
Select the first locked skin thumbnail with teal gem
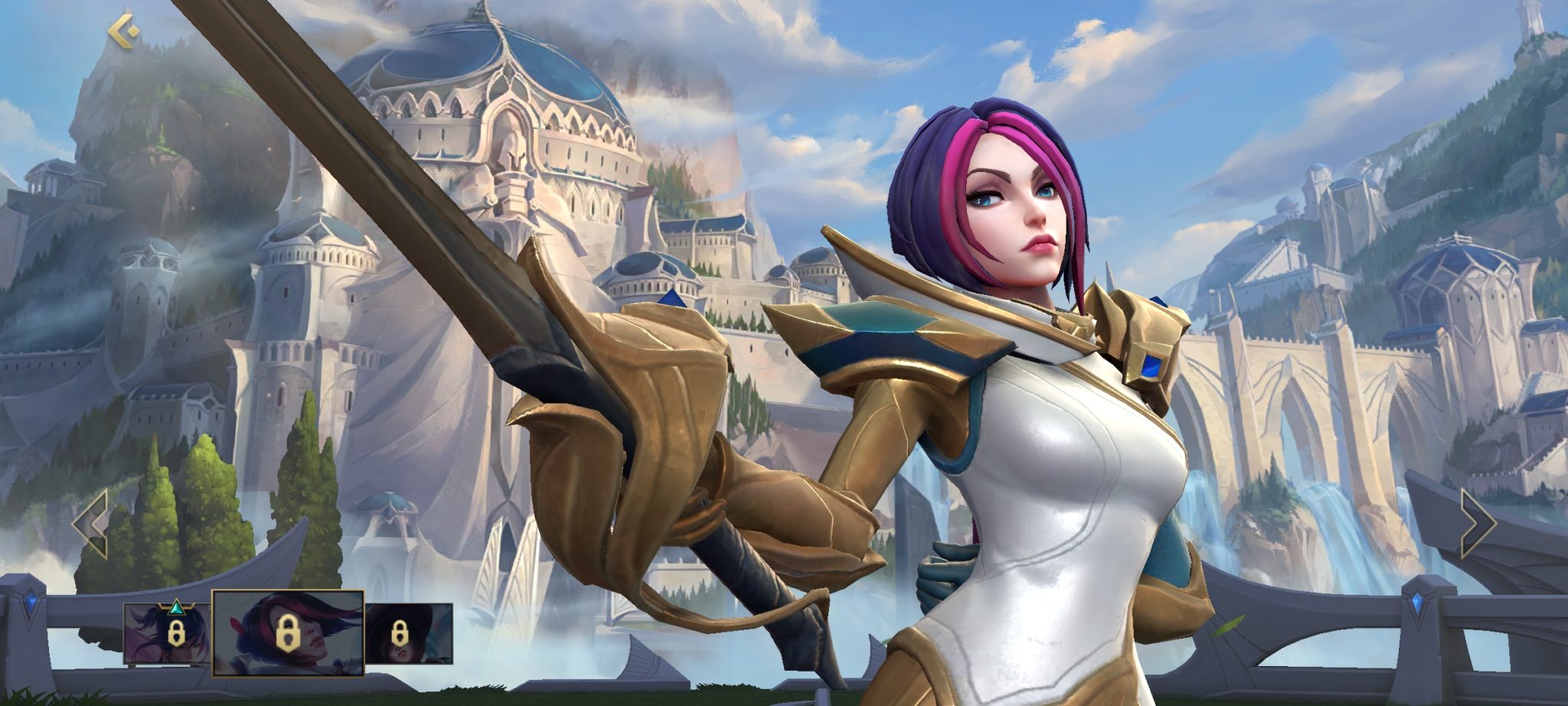pyautogui.click(x=167, y=633)
